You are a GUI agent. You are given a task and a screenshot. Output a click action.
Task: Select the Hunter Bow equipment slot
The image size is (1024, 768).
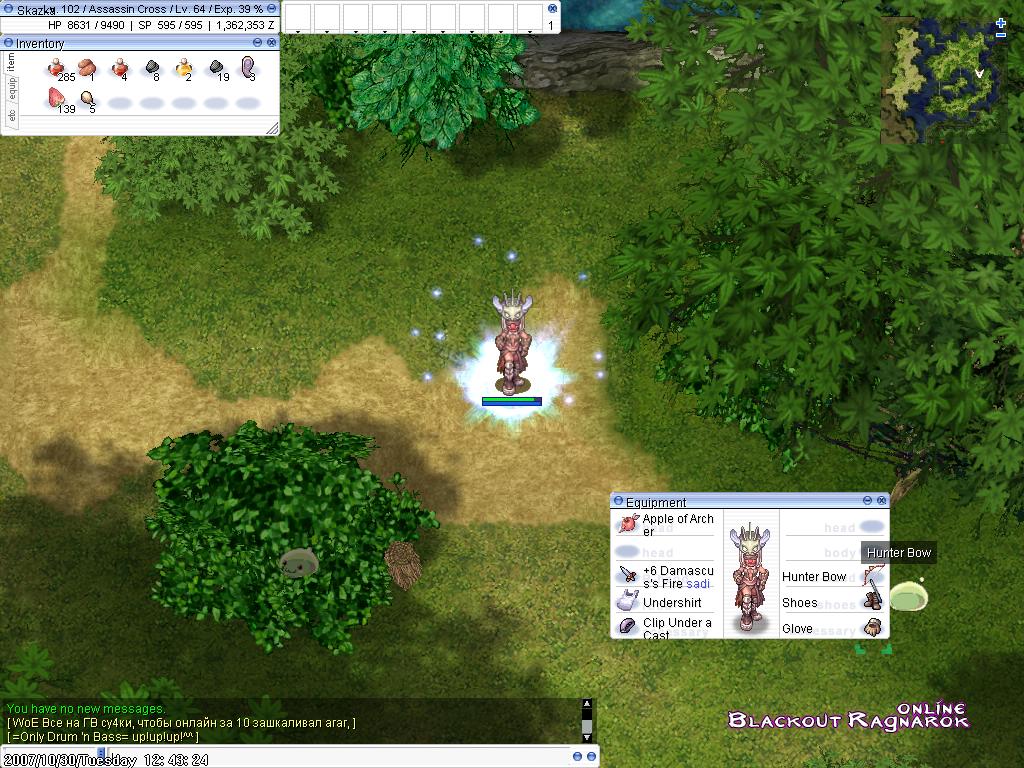pos(873,577)
